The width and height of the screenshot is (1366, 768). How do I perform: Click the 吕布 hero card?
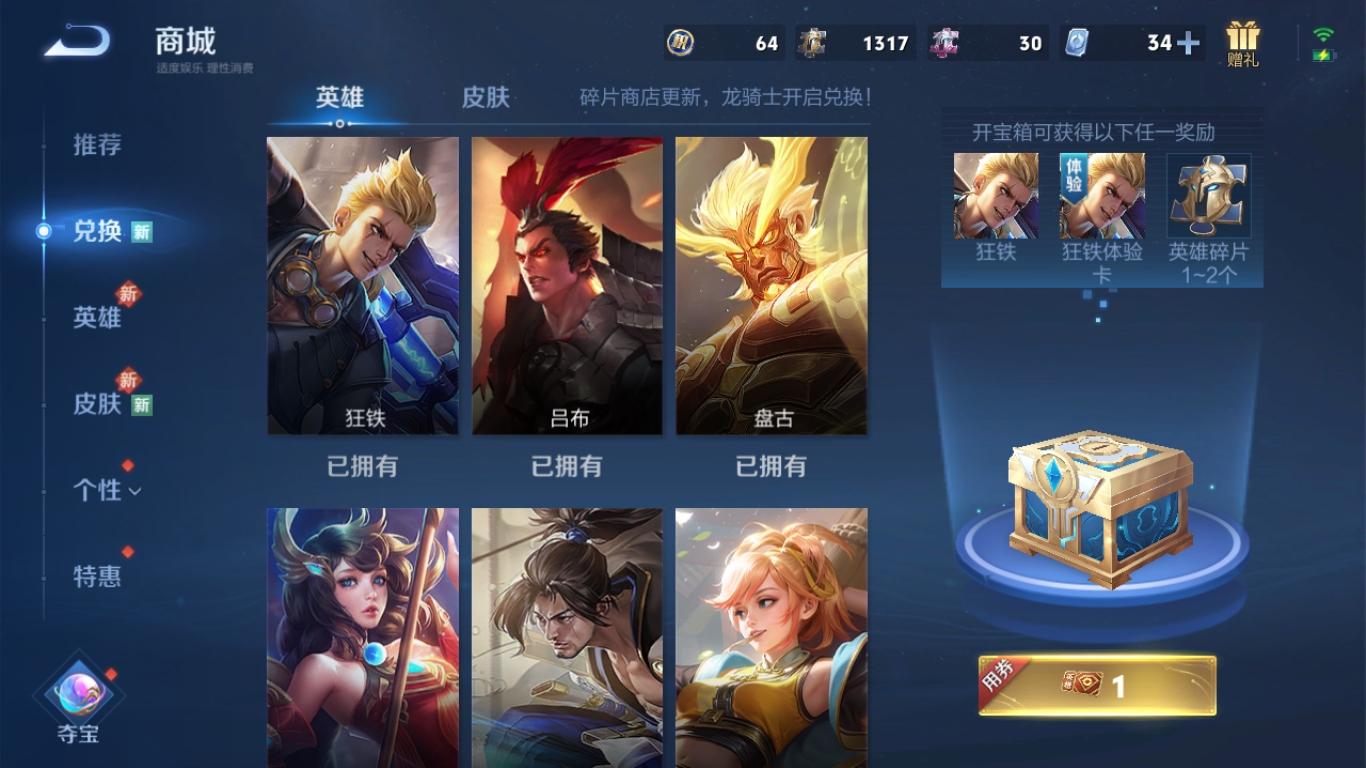(x=567, y=286)
